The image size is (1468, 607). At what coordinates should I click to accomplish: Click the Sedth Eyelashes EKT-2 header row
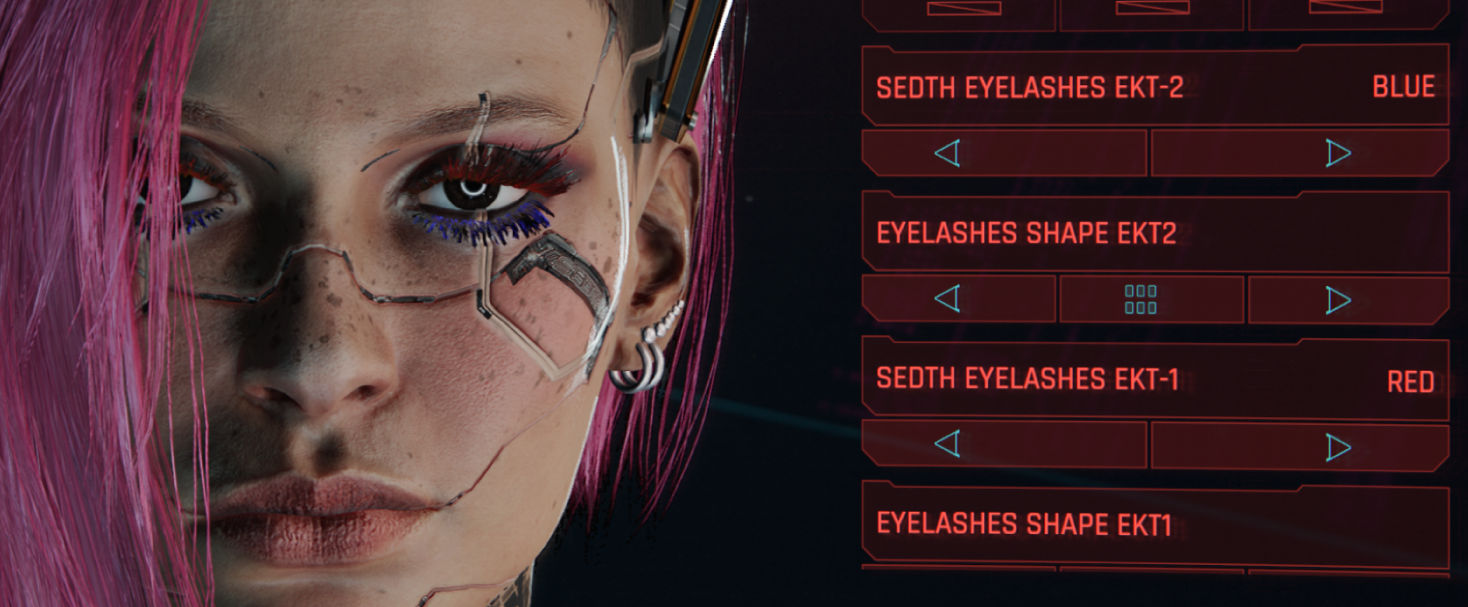pyautogui.click(x=1154, y=86)
